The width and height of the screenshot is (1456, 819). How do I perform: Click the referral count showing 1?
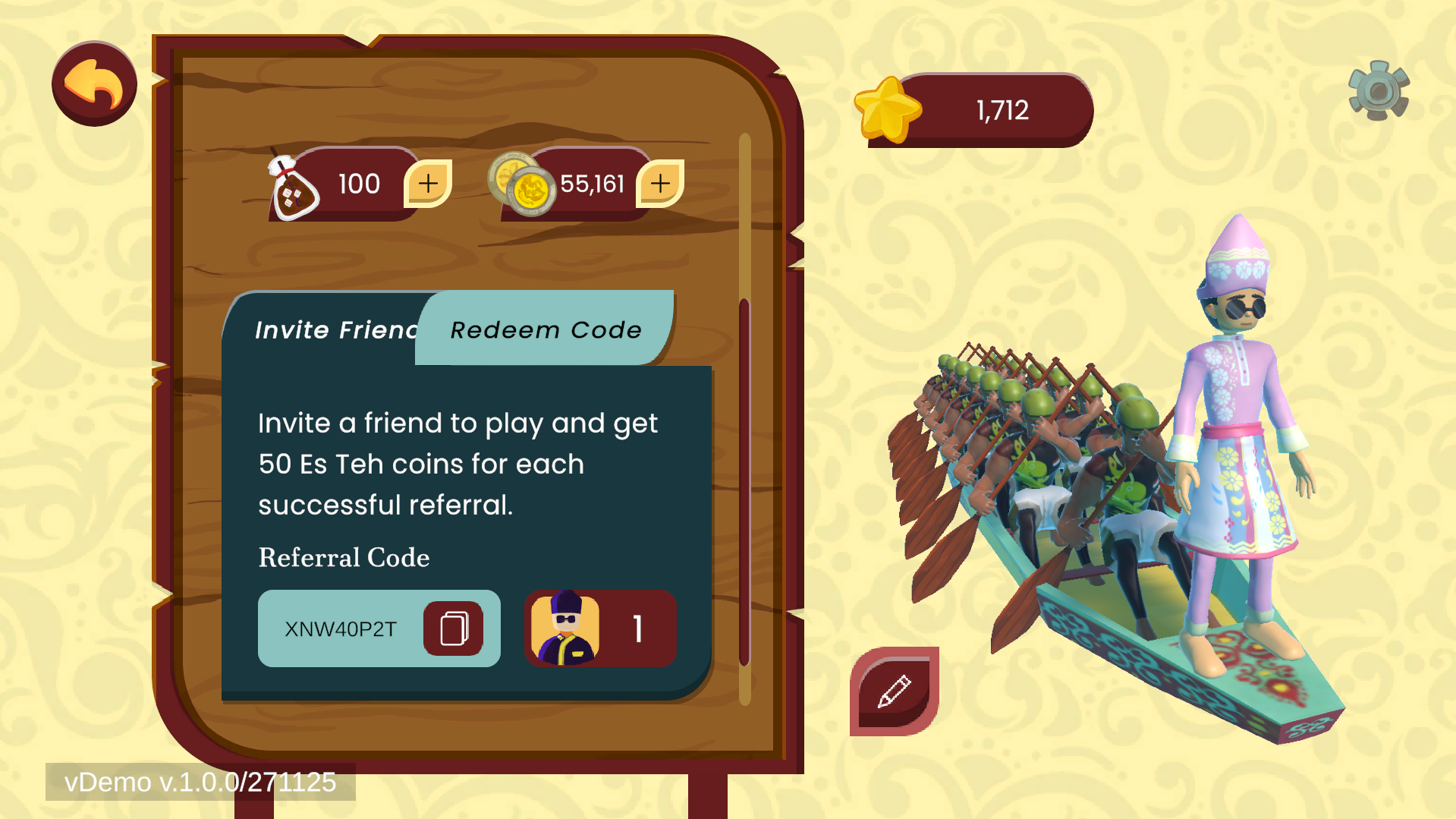(x=638, y=627)
